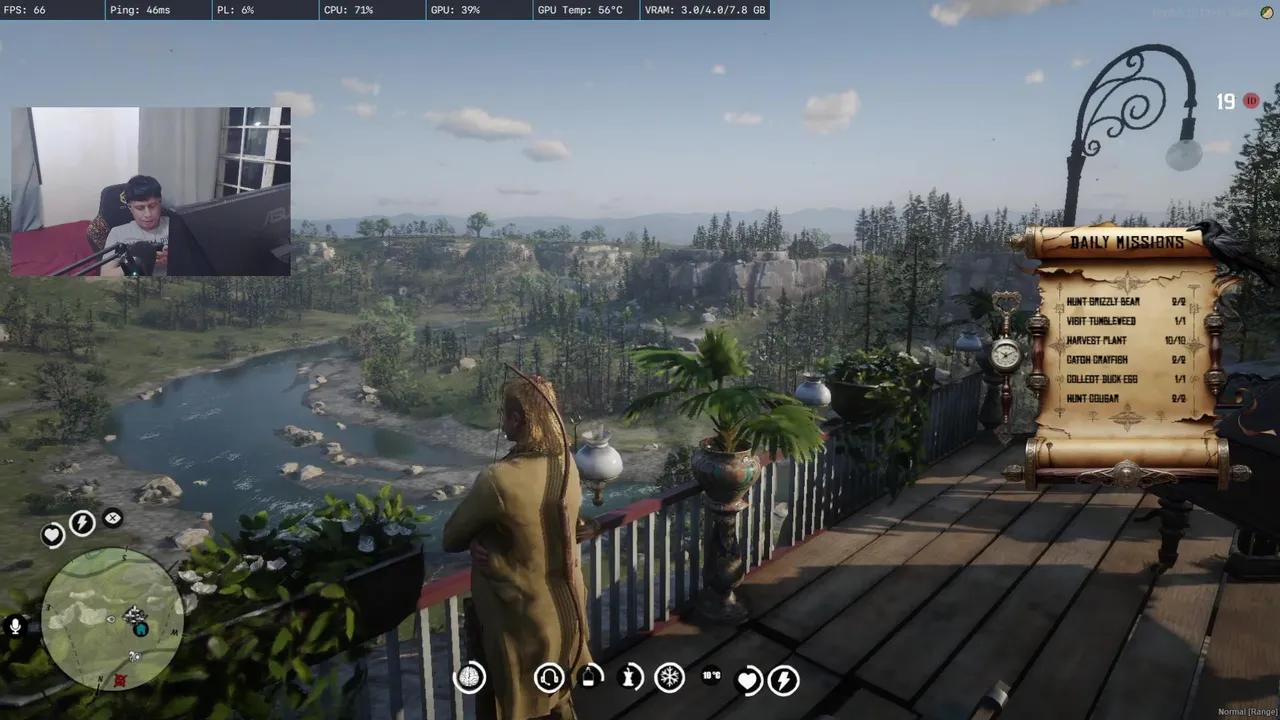
Task: Click the headset voice icon
Action: coord(548,678)
